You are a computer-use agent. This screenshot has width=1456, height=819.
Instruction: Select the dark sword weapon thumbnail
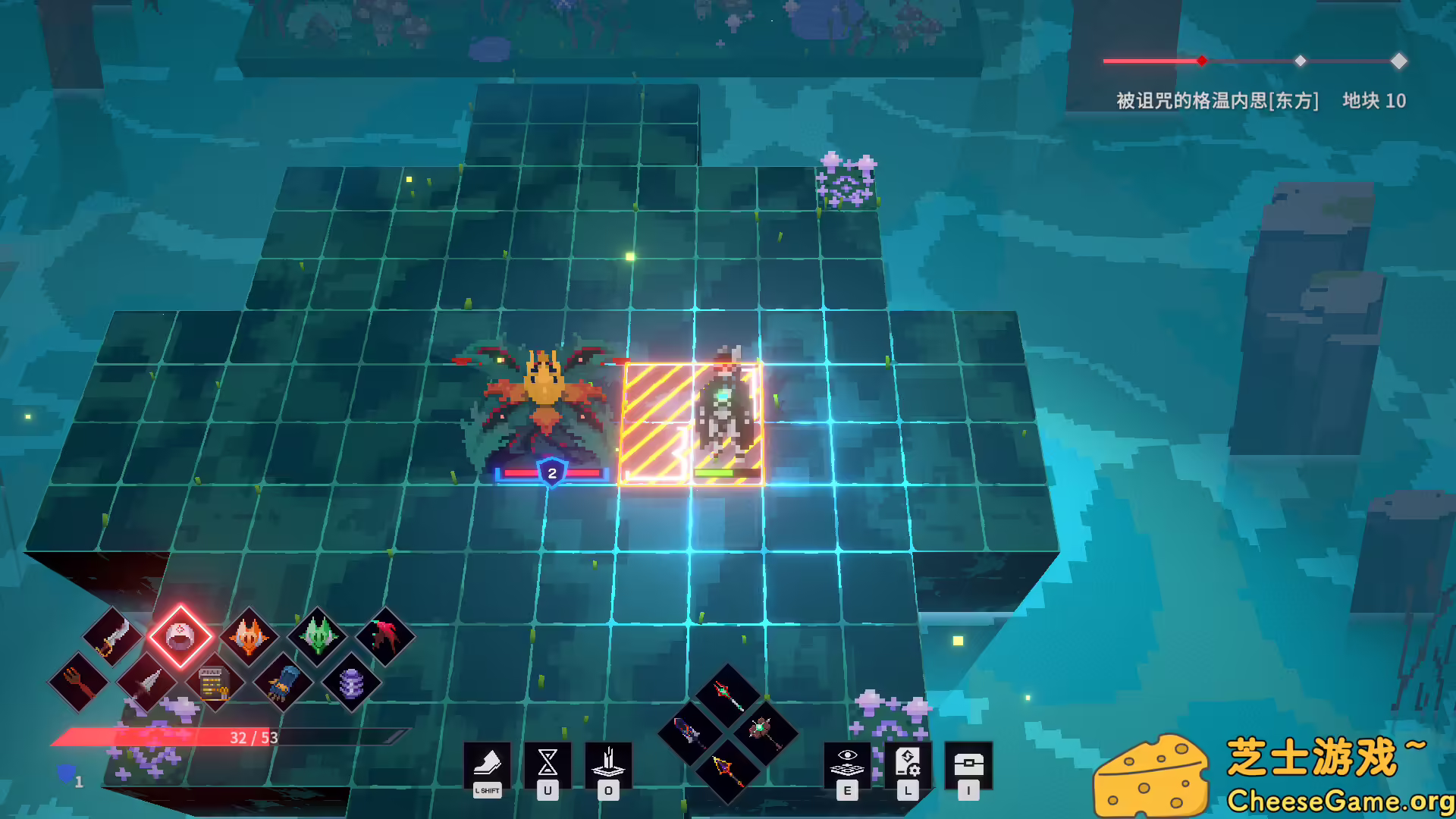click(690, 732)
